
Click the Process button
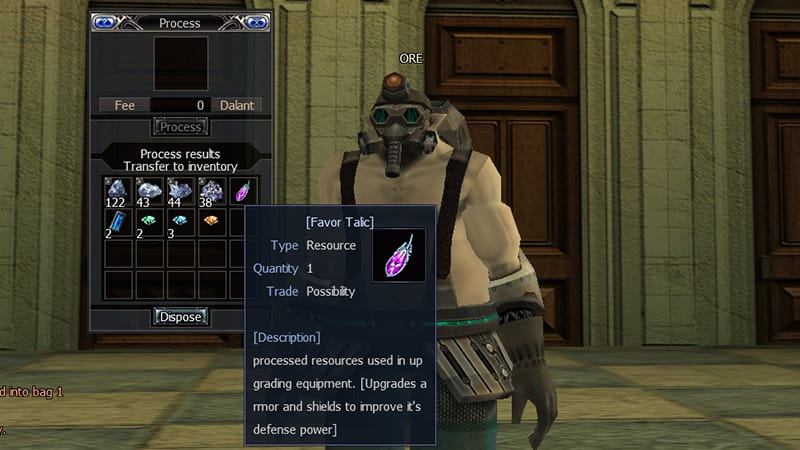pyautogui.click(x=181, y=127)
